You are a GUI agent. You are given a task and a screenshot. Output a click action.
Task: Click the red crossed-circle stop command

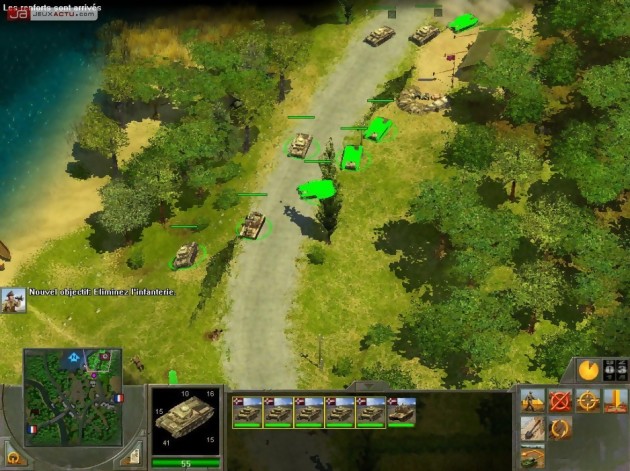(x=561, y=401)
